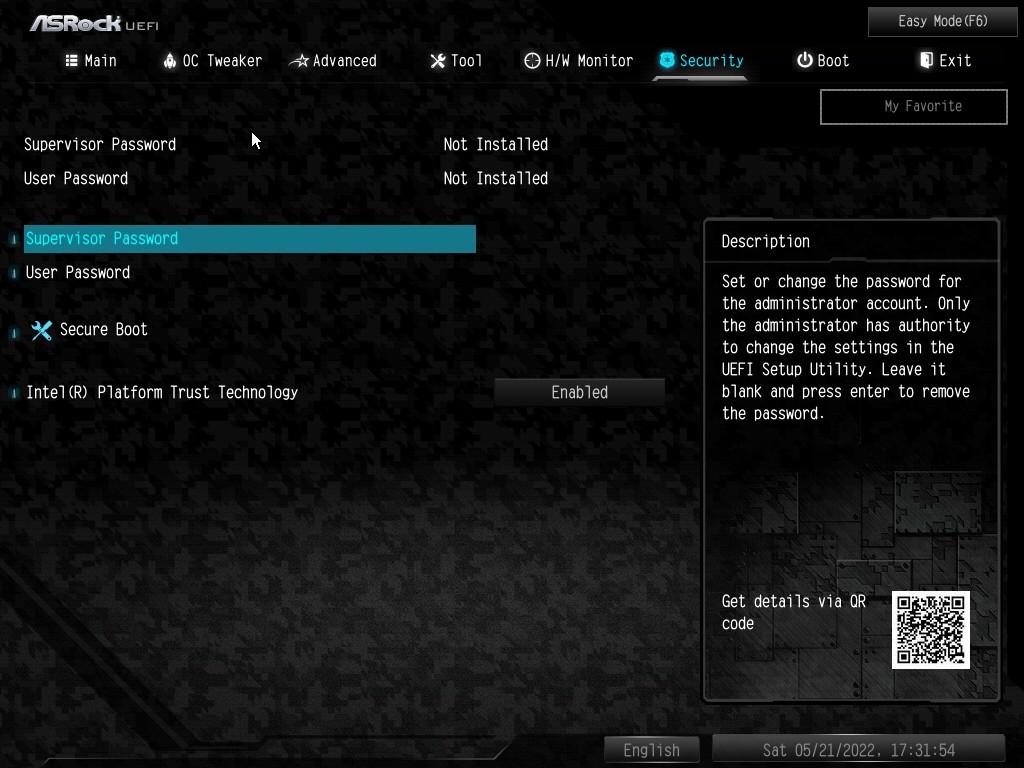The width and height of the screenshot is (1024, 768).
Task: Select the Tool tab
Action: 456,61
